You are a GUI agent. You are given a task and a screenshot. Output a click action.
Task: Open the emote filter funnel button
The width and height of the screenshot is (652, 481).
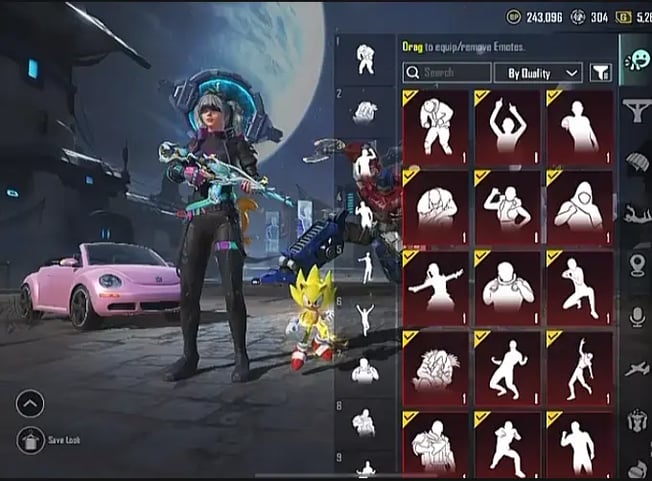600,72
